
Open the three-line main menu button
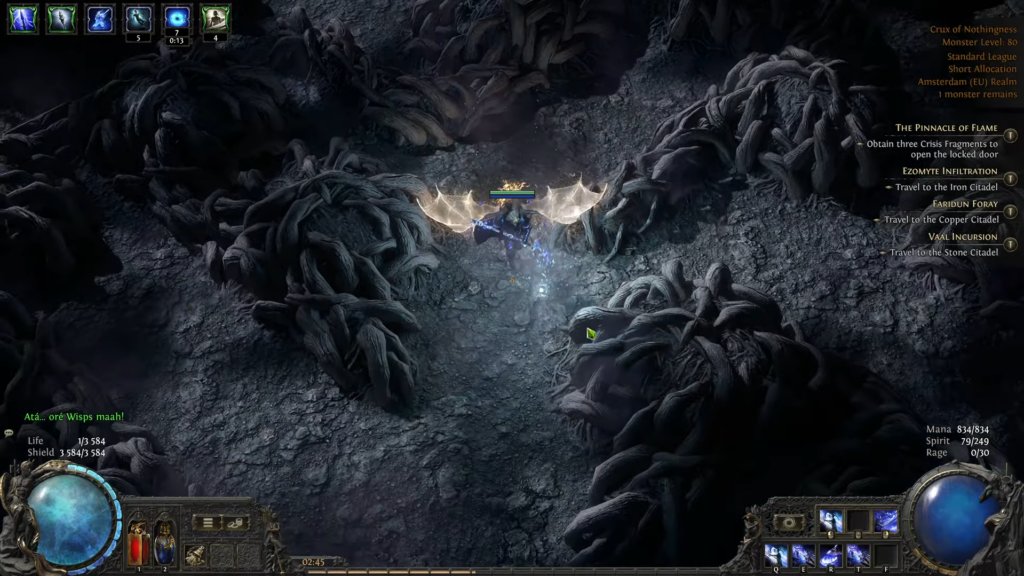(x=208, y=522)
